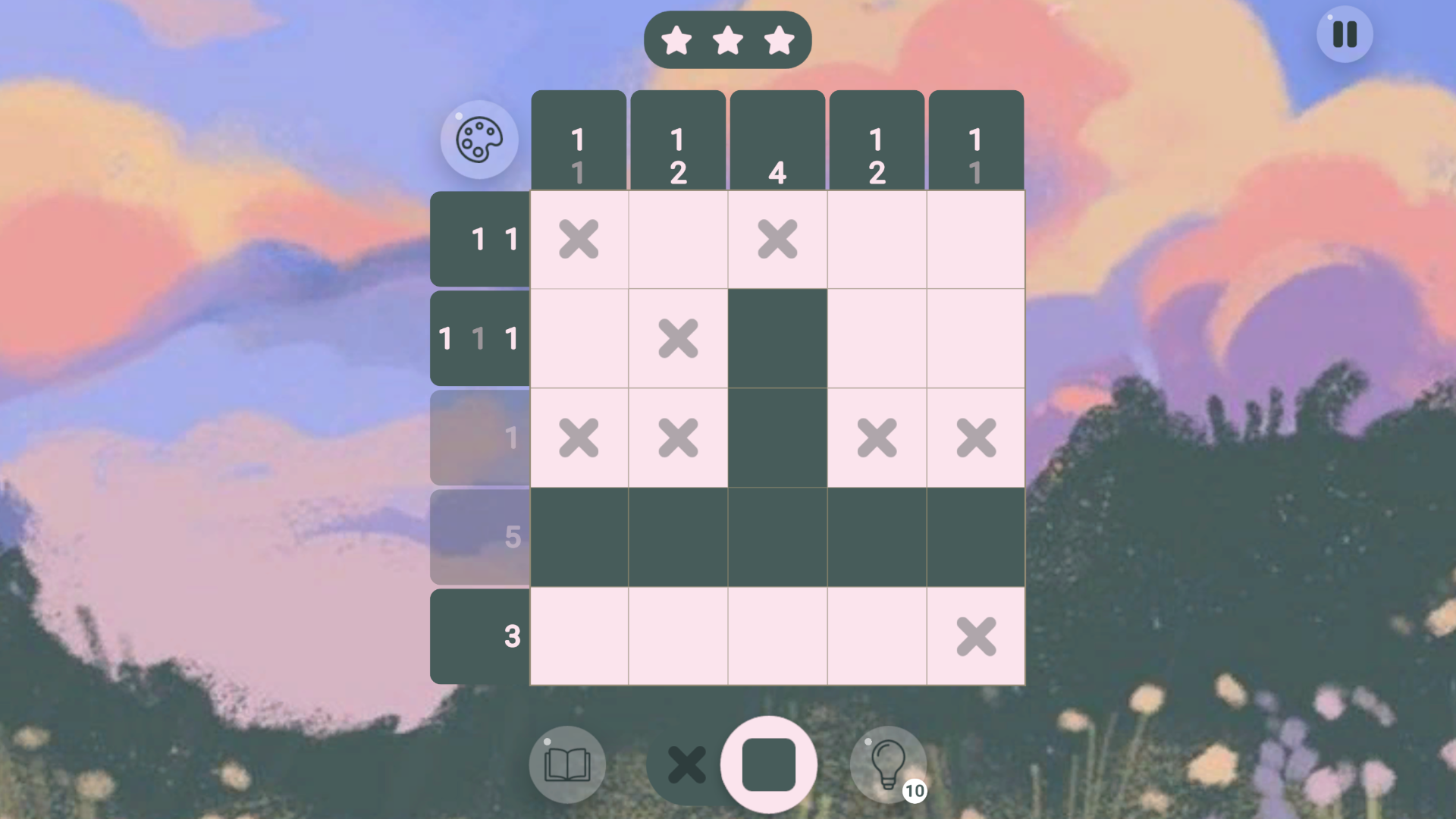This screenshot has height=819, width=1456.
Task: Click the dark filled cell below the '4' column
Action: coord(777,339)
